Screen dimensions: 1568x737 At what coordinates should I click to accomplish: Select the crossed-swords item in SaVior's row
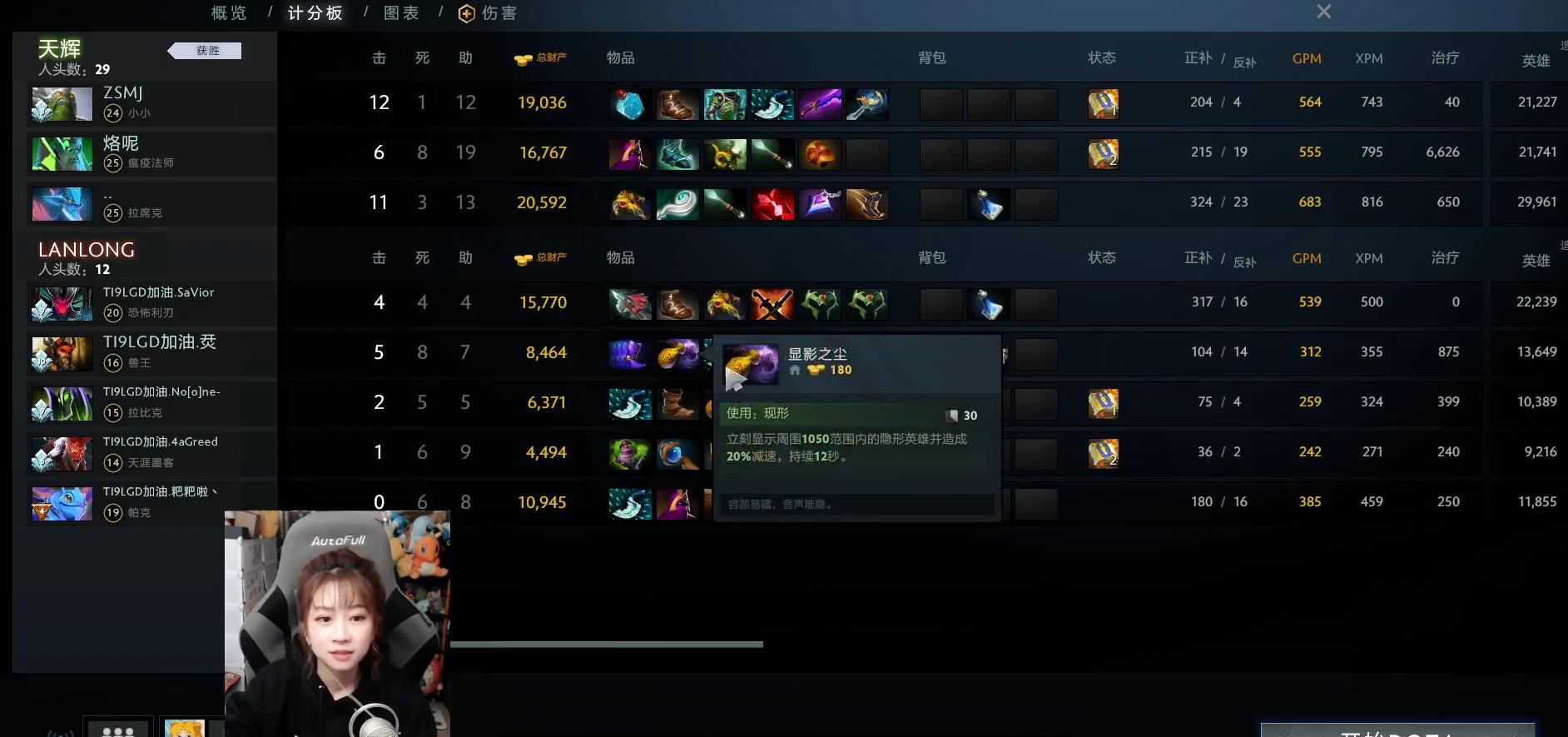(772, 303)
